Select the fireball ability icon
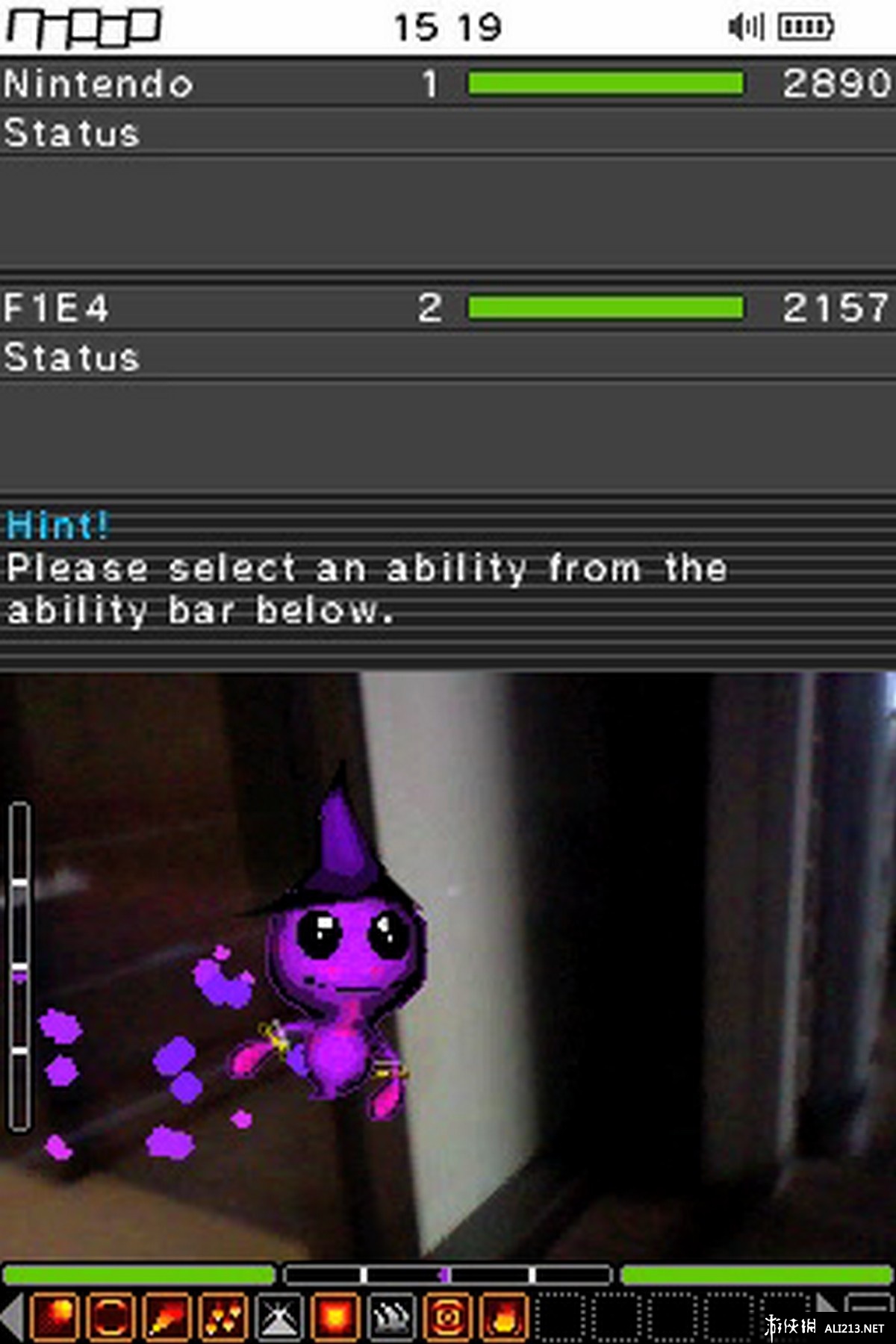The height and width of the screenshot is (1344, 896). 55,1316
